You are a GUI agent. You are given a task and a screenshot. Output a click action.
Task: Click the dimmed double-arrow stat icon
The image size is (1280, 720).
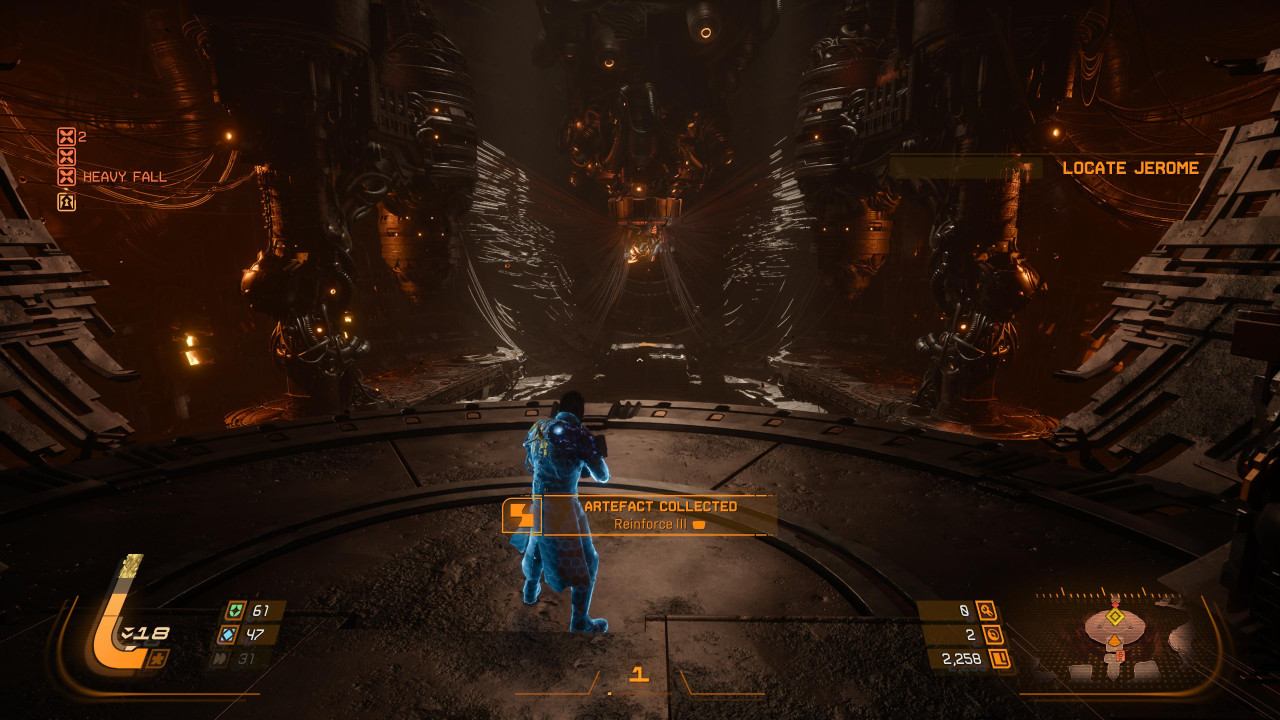pos(219,658)
